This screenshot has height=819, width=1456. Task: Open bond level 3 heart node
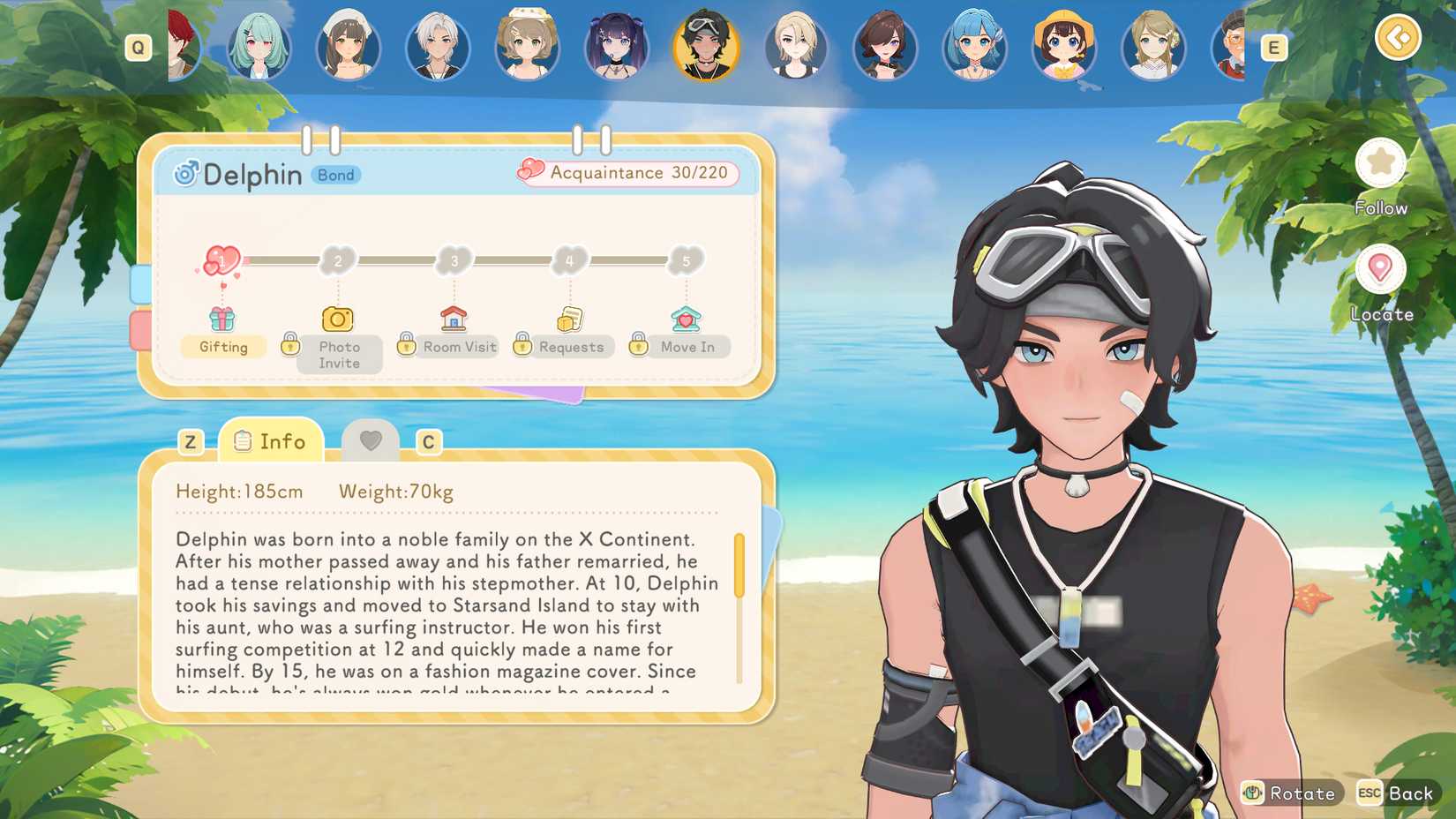(454, 261)
